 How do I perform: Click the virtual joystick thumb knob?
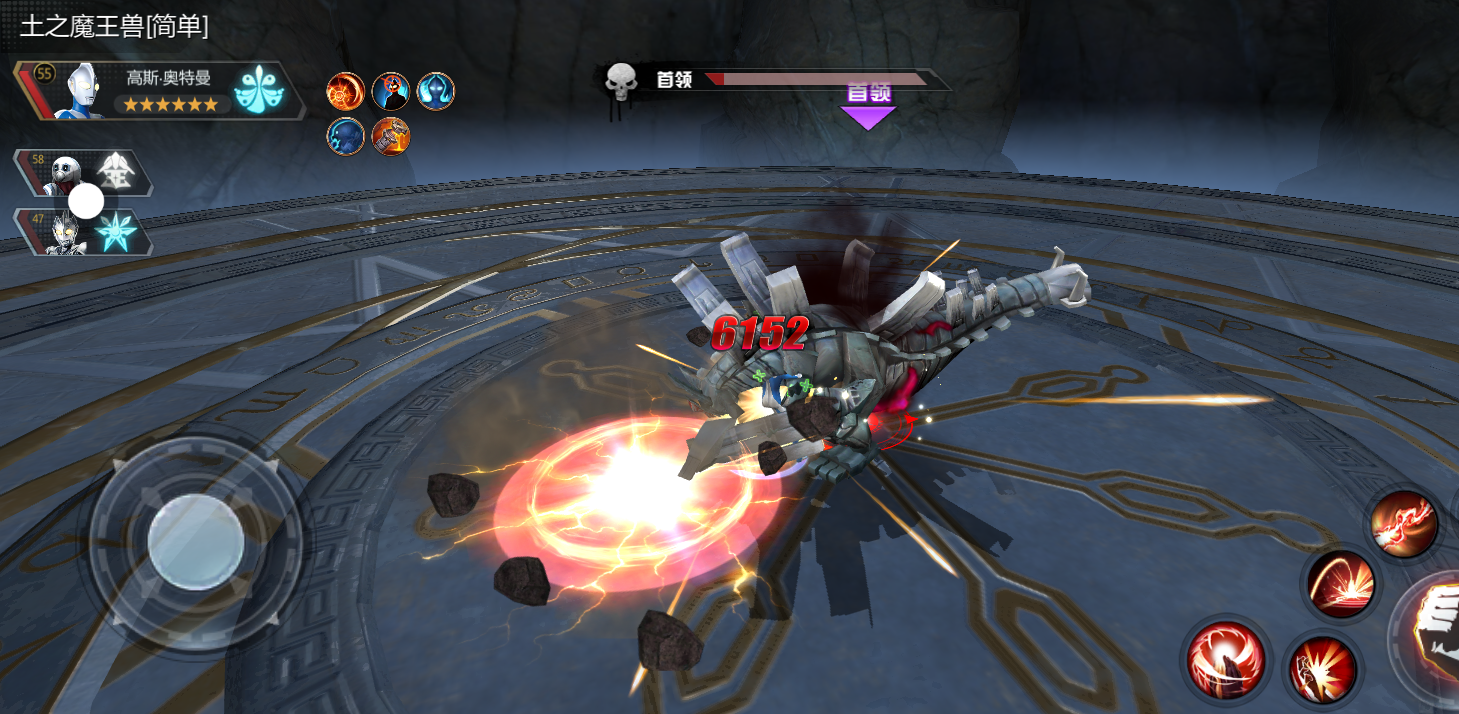tap(196, 541)
